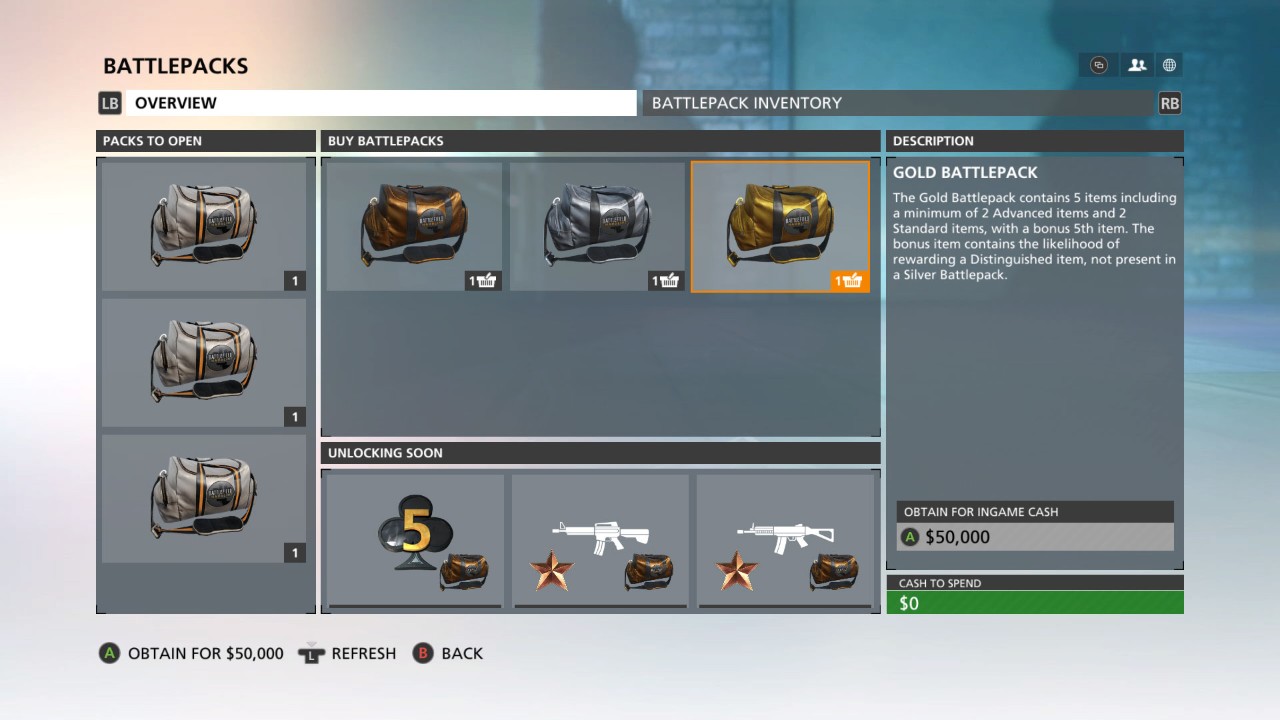Viewport: 1280px width, 720px height.
Task: Select the bronze battlepack to buy
Action: (415, 227)
